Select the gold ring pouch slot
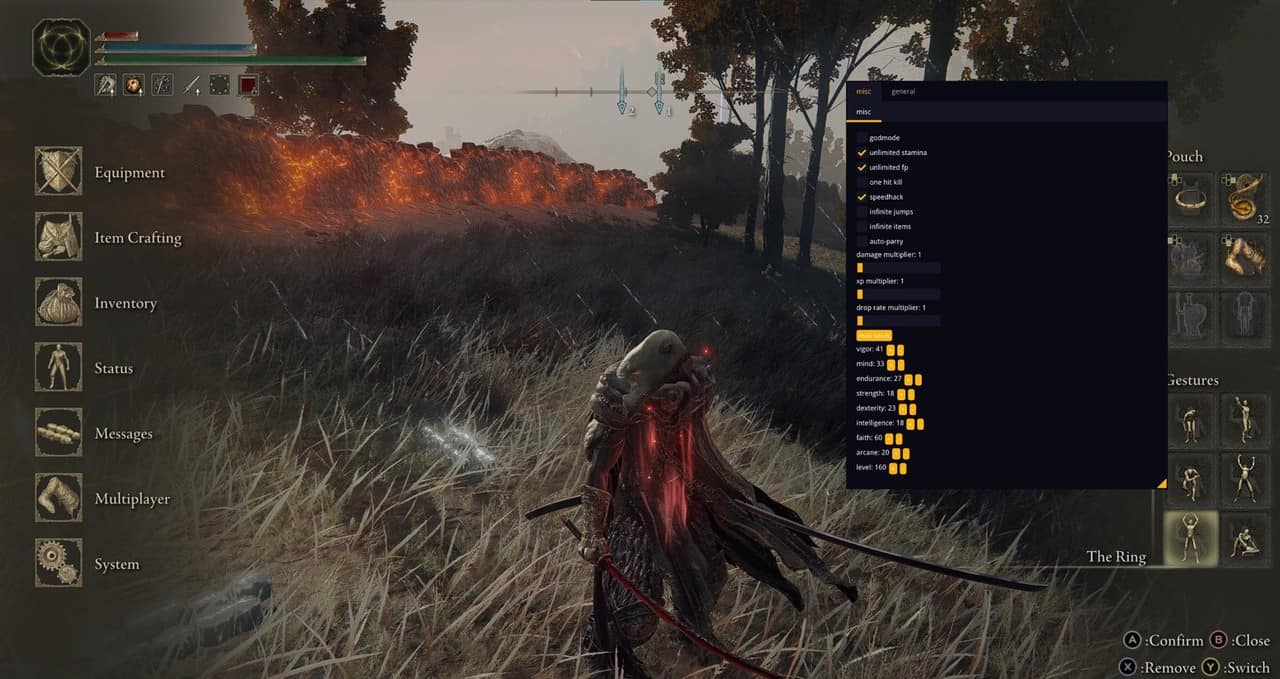Image resolution: width=1280 pixels, height=679 pixels. point(1190,199)
